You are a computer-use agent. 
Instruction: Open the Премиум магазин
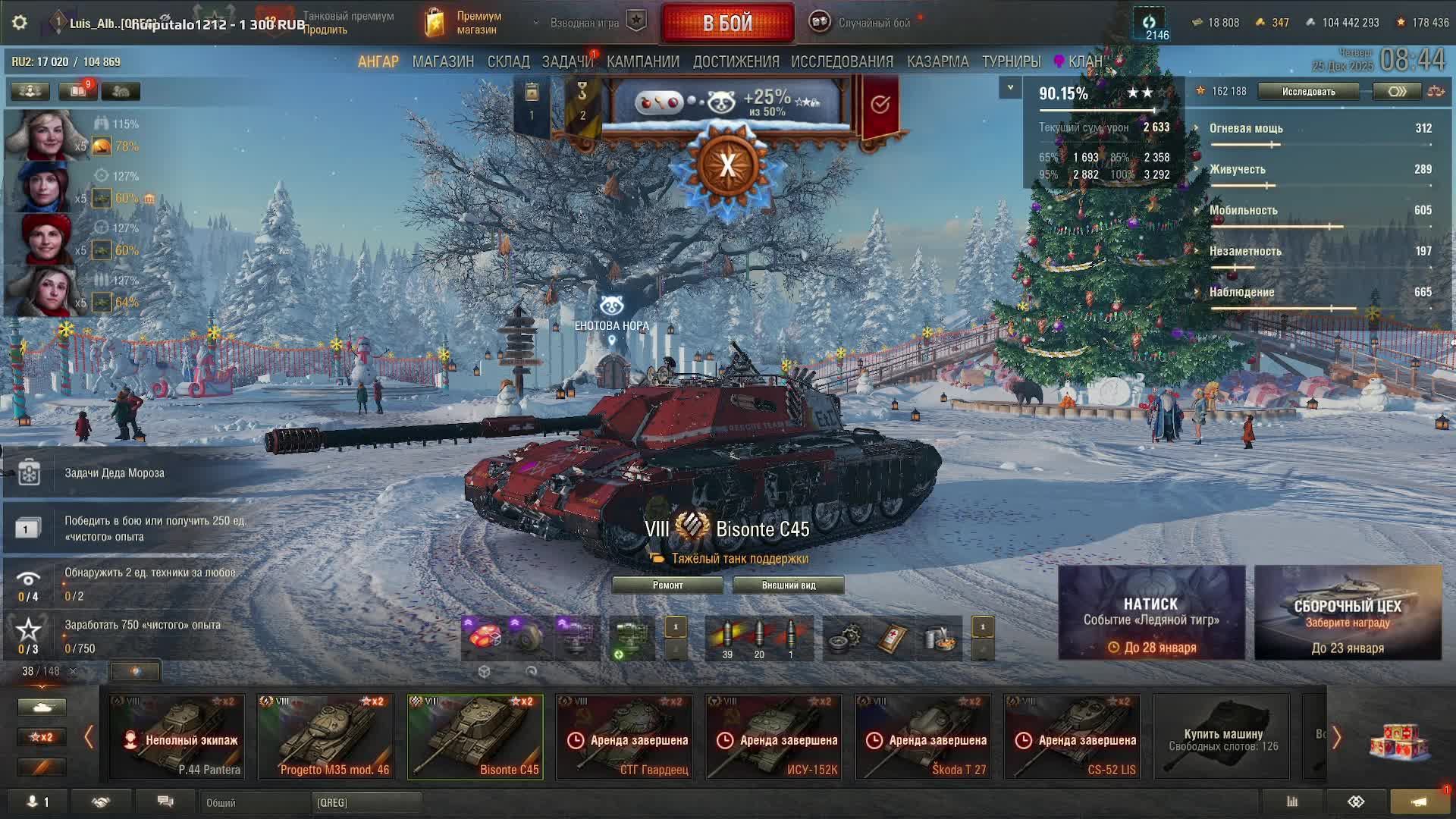[464, 23]
